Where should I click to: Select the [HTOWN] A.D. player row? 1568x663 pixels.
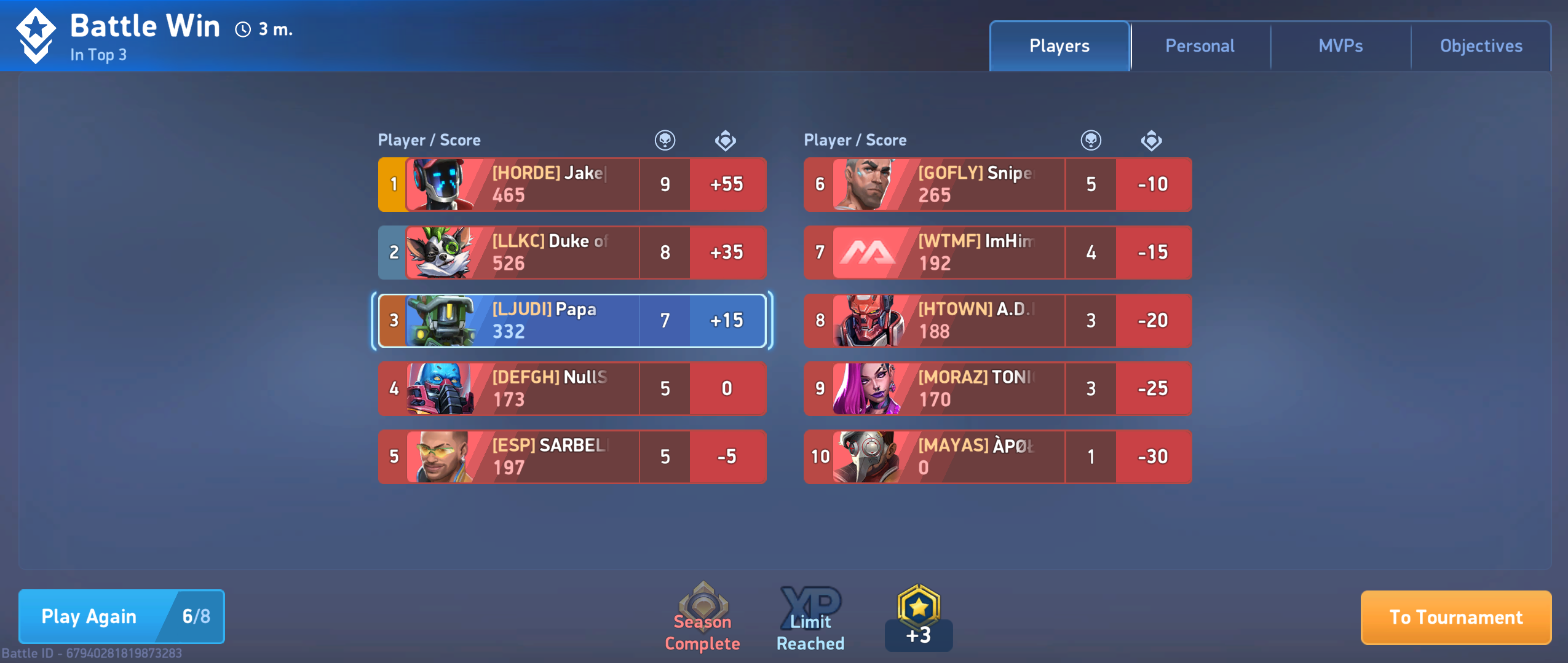tap(997, 320)
